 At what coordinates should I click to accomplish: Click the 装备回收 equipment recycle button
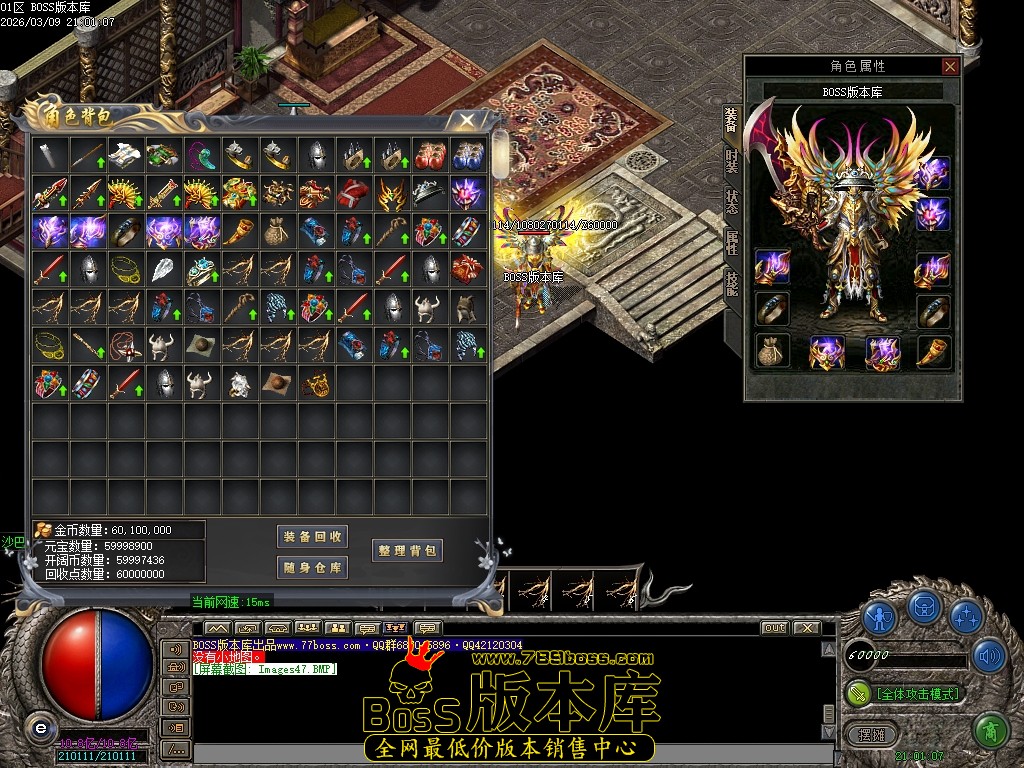point(312,537)
